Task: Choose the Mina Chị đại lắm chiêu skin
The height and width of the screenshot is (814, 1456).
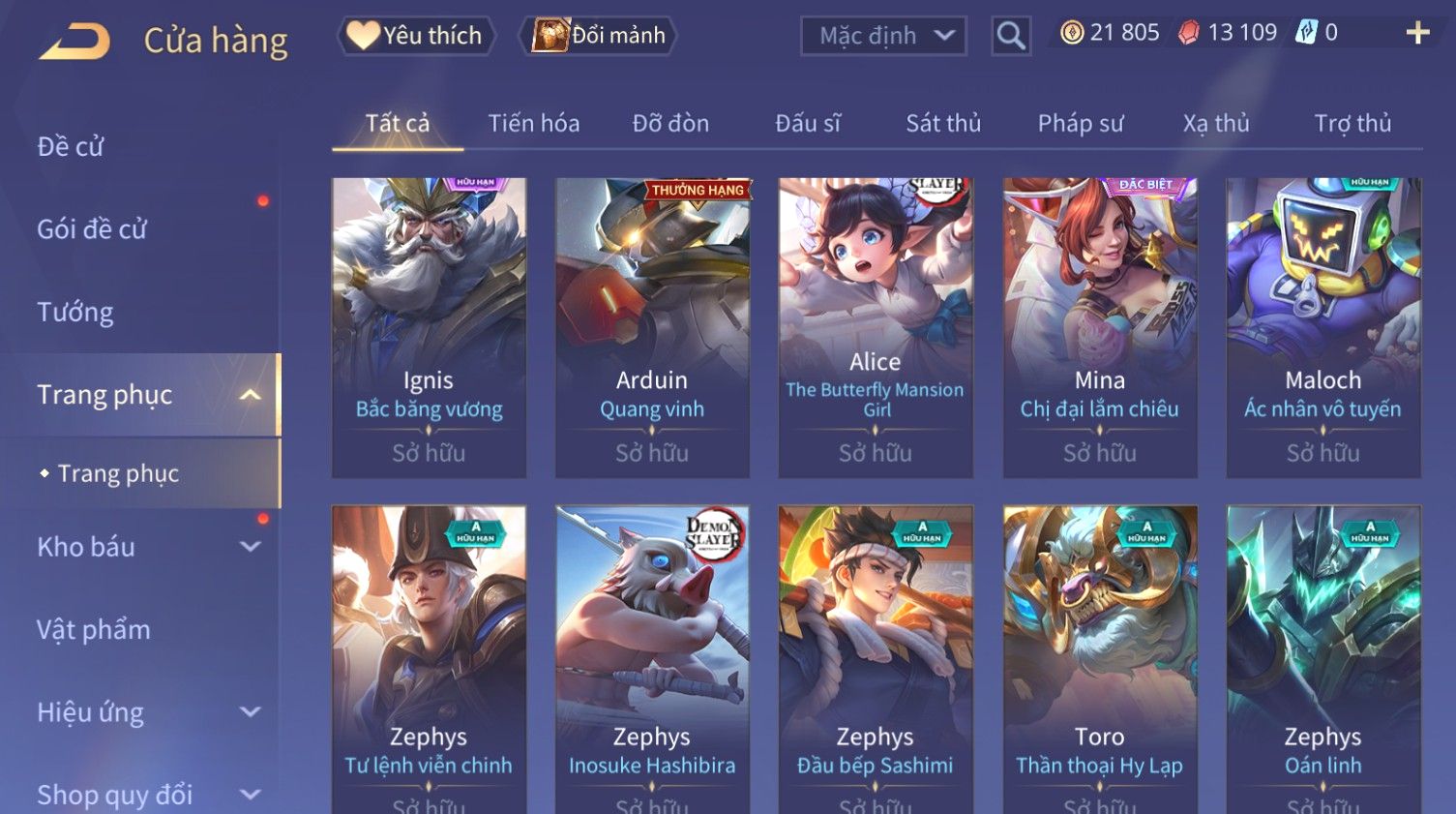Action: [1099, 327]
